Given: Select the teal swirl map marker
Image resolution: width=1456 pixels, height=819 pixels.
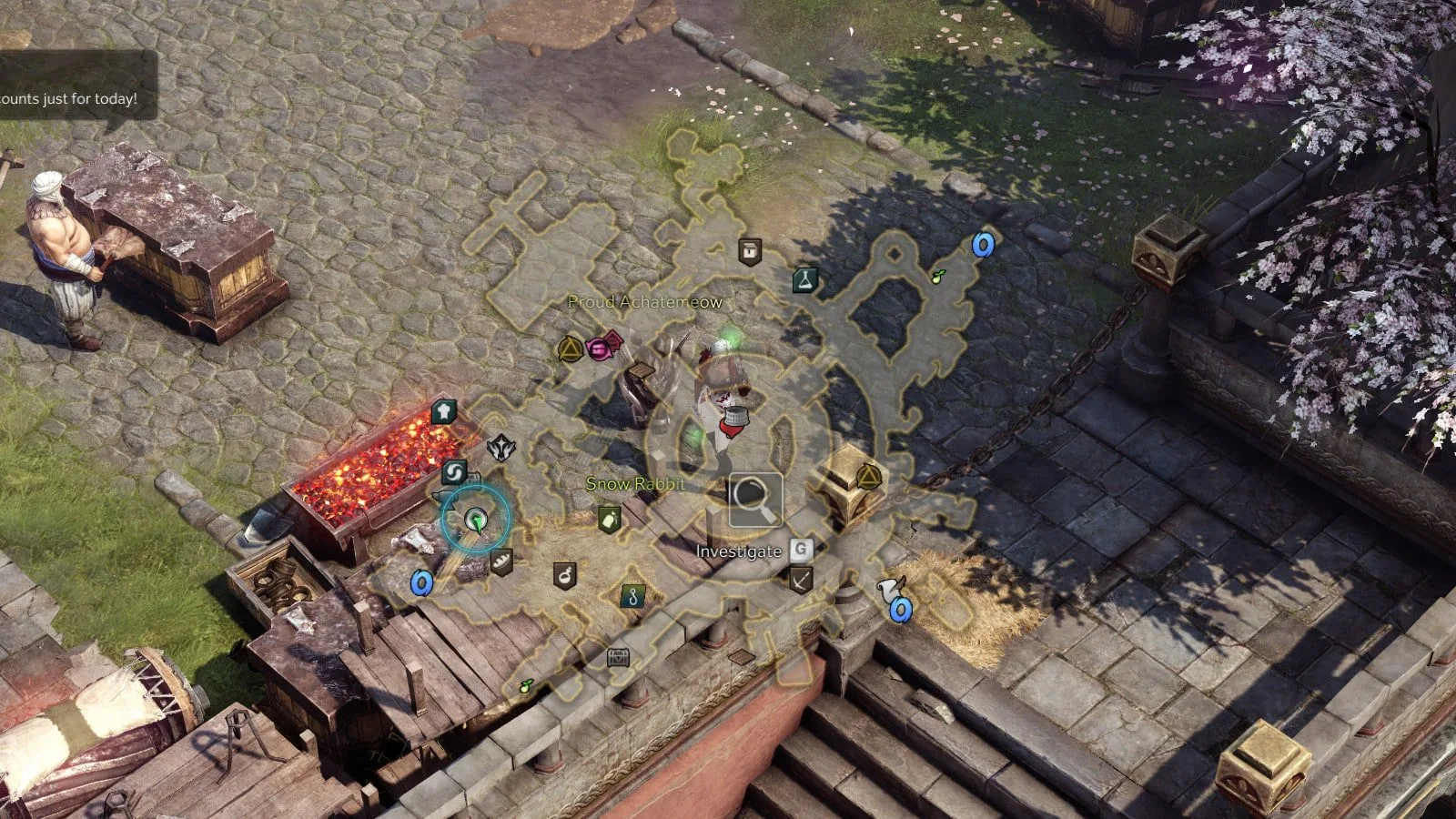Looking at the screenshot, I should tap(454, 472).
